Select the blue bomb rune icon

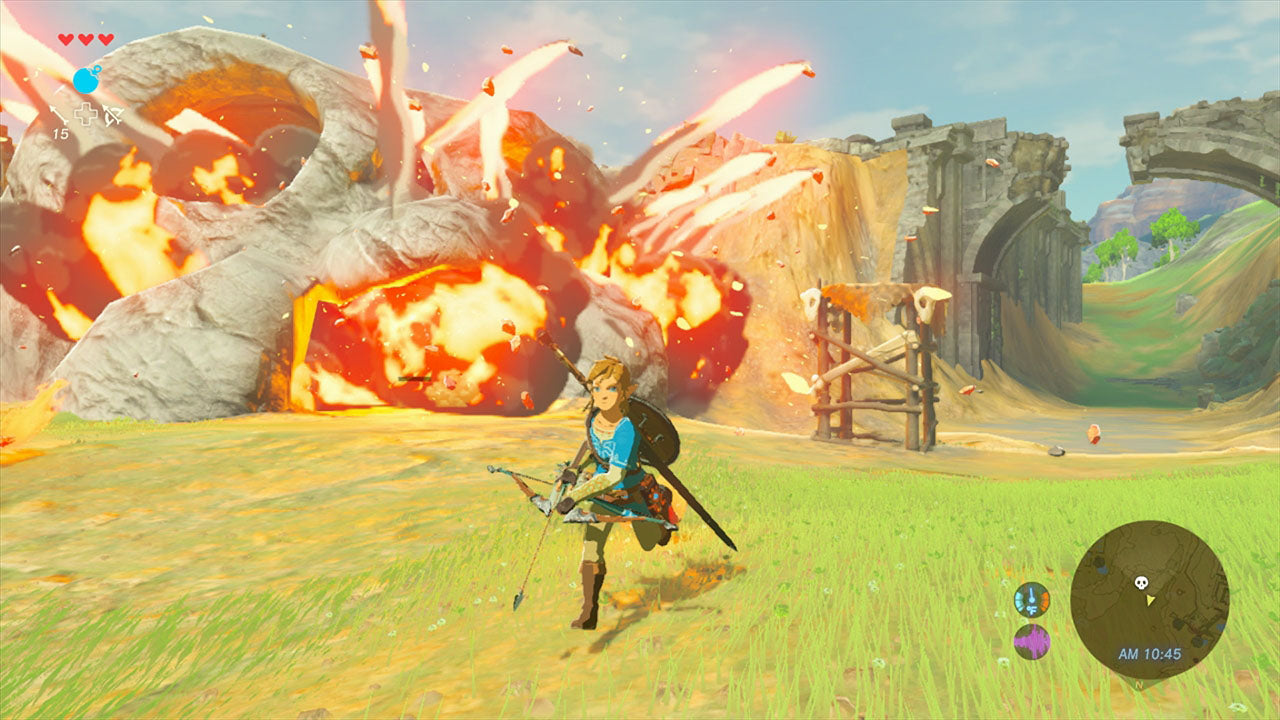tap(86, 79)
